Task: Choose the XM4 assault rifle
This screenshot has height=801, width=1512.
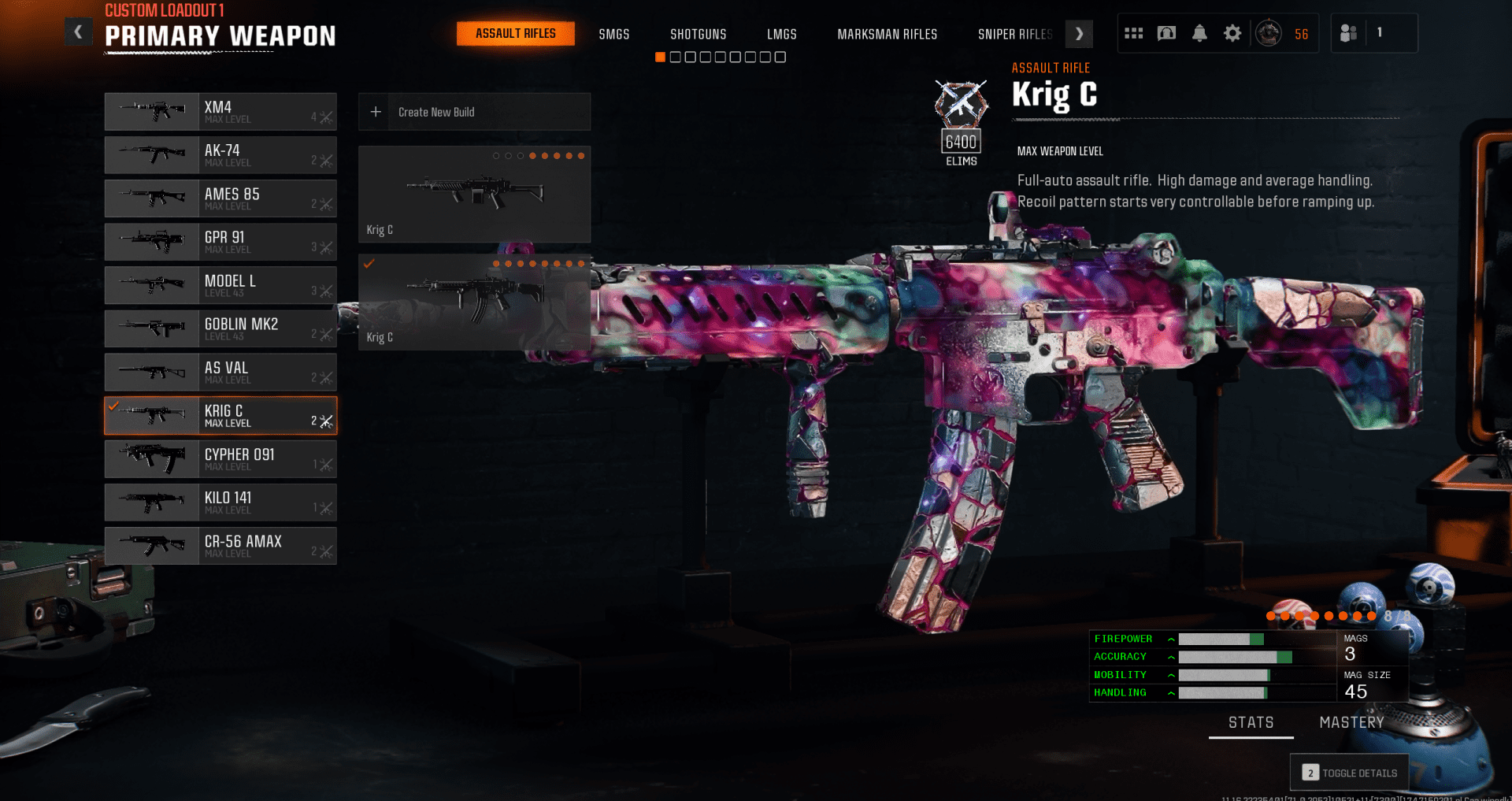Action: [x=220, y=112]
